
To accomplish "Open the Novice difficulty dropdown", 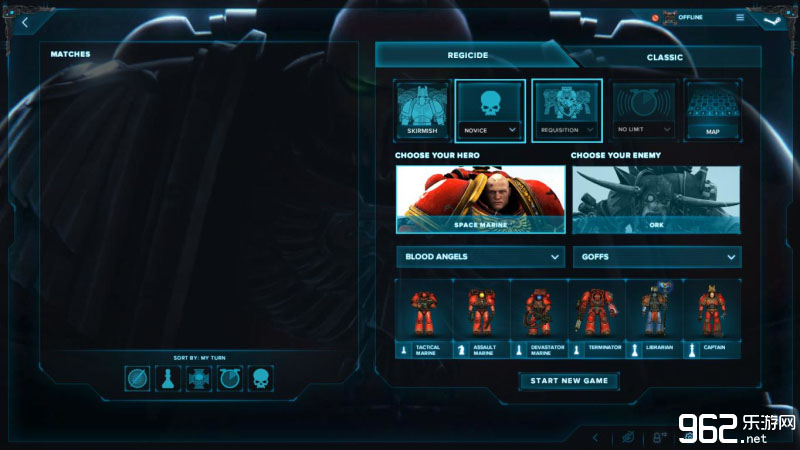I will click(x=490, y=129).
